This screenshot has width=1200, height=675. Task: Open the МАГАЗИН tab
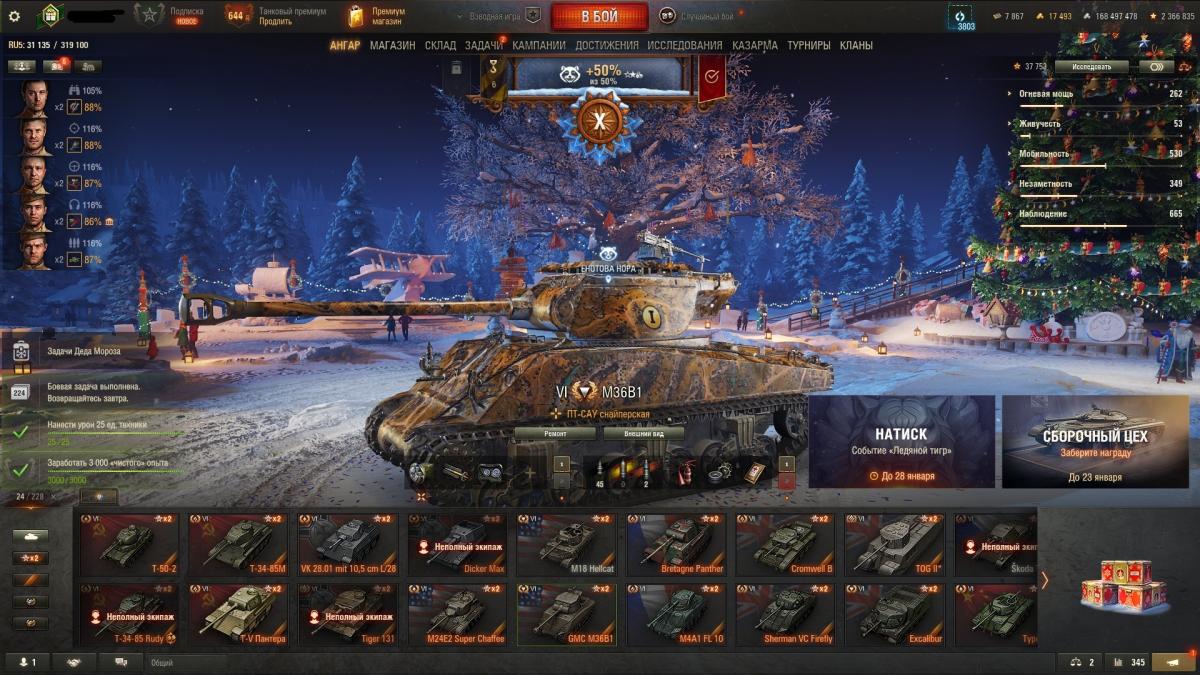(x=392, y=45)
